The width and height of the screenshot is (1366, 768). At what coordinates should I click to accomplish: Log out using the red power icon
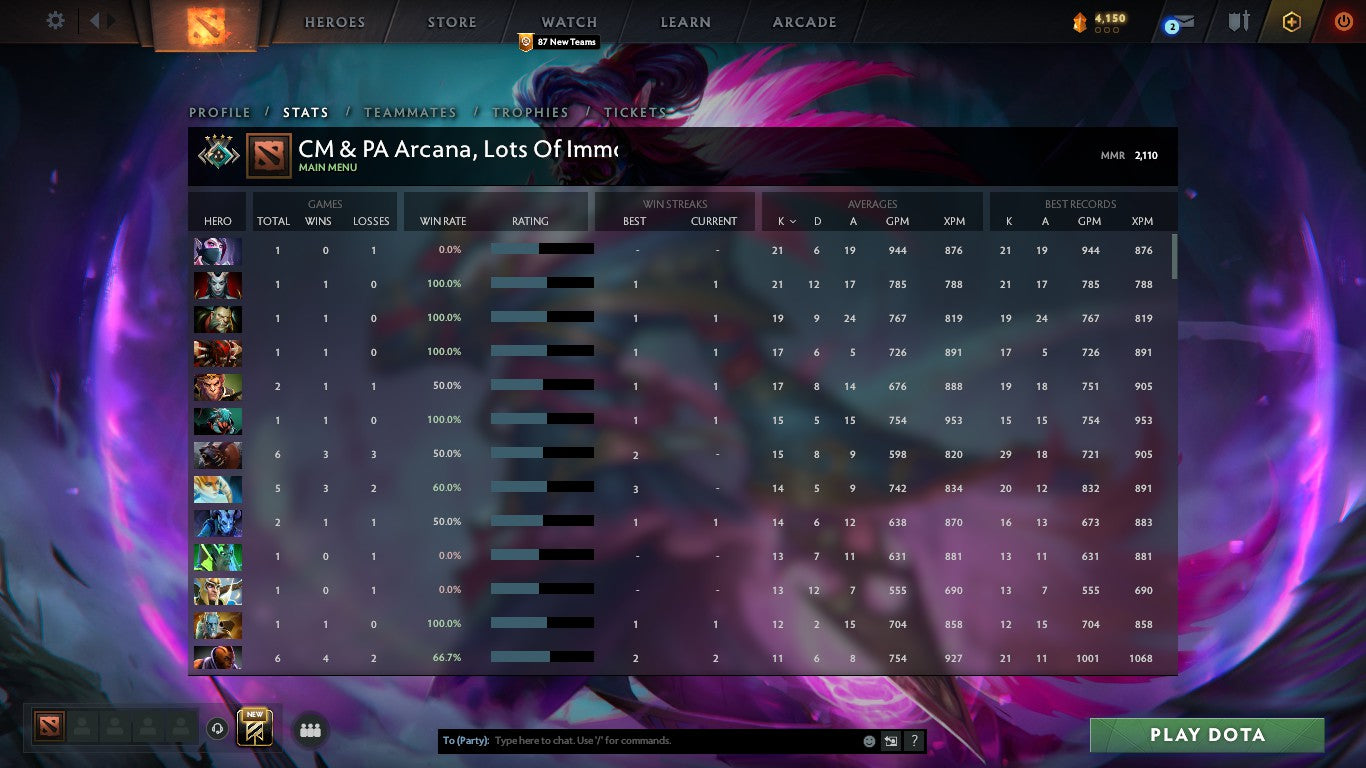(1345, 20)
